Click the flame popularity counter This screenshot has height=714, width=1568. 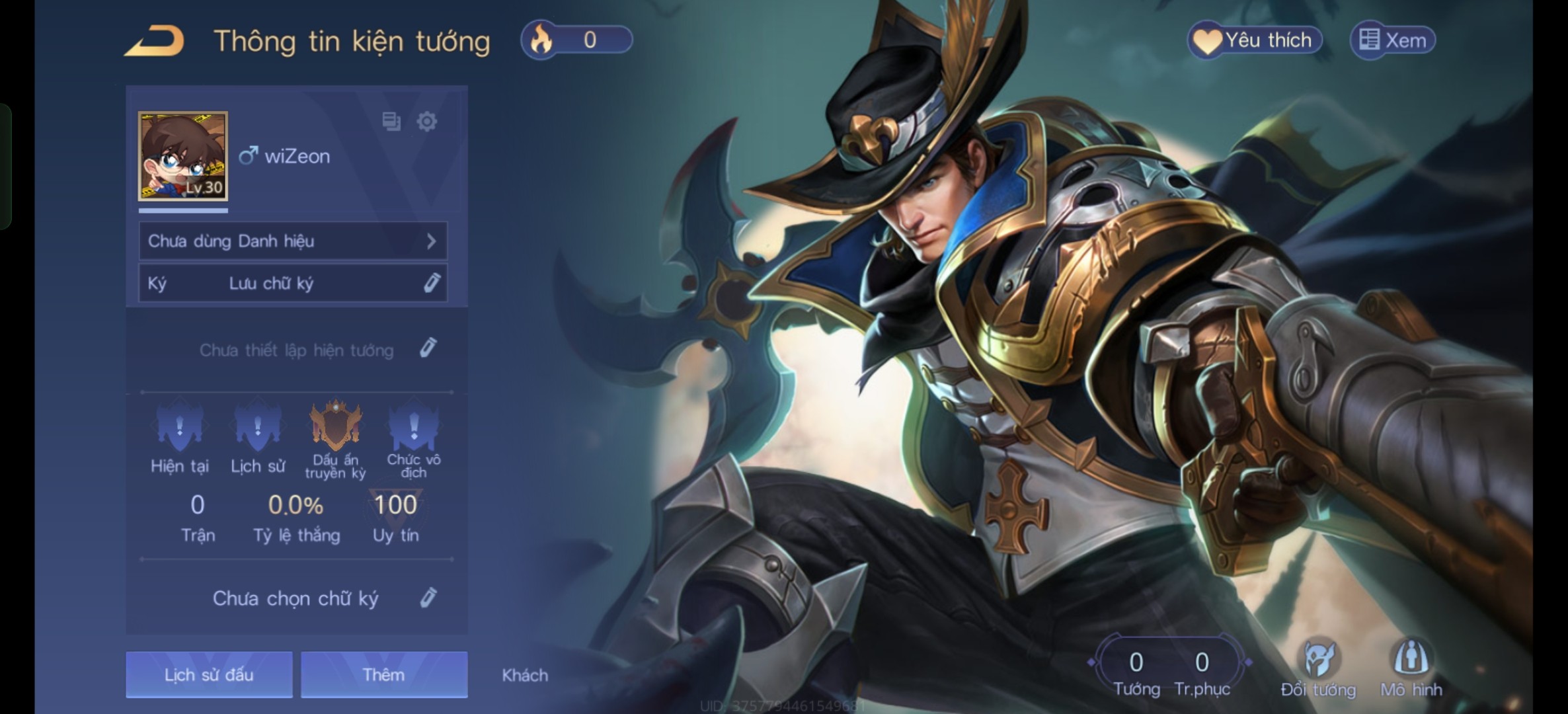(576, 40)
